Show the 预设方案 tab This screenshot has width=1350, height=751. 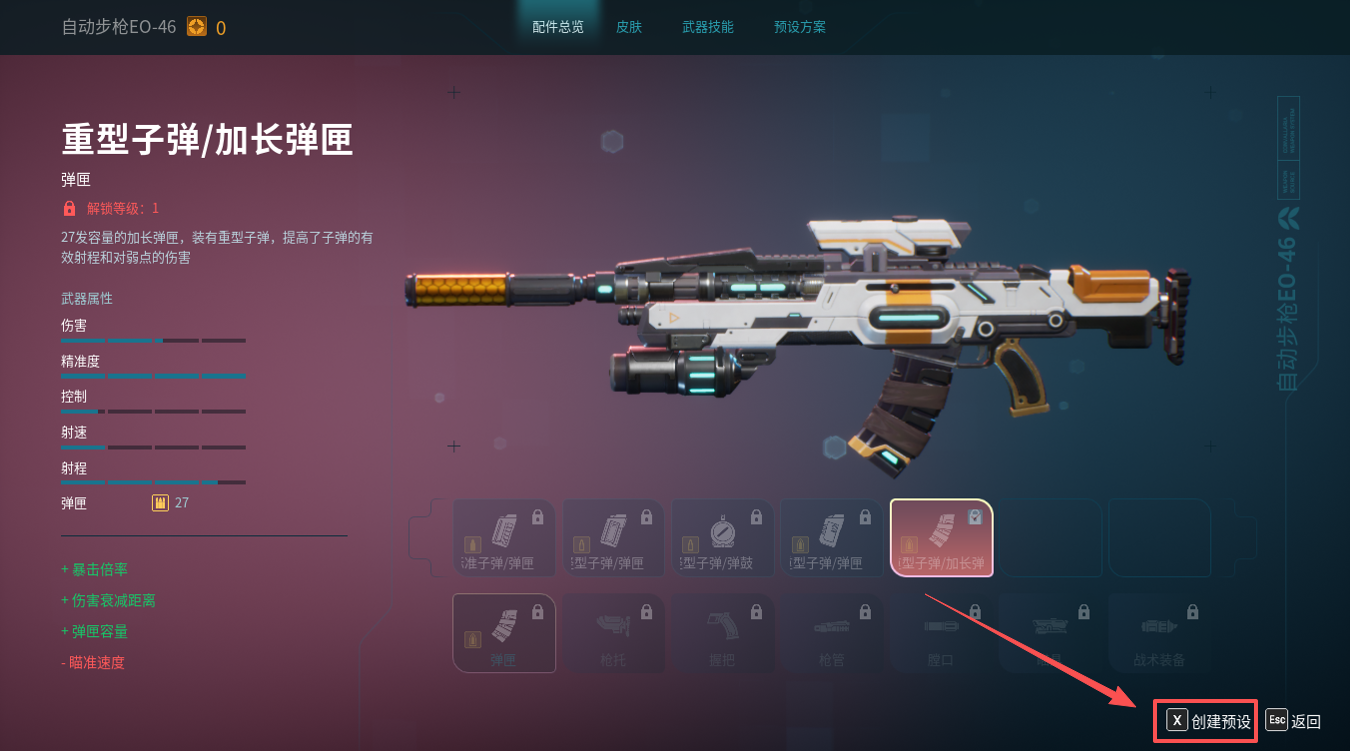pyautogui.click(x=800, y=27)
